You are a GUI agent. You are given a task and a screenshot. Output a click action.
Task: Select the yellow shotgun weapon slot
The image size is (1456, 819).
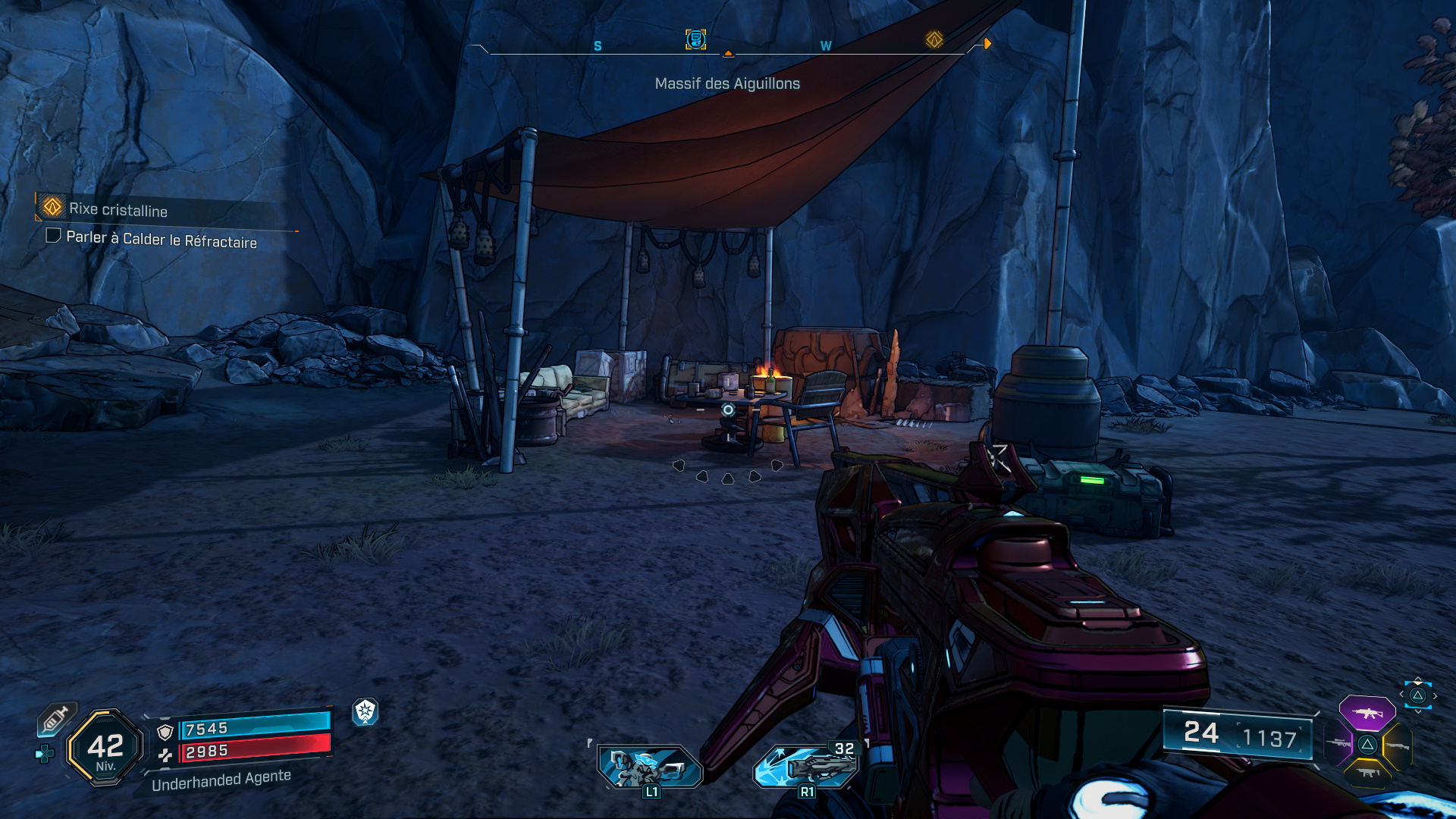pyautogui.click(x=1398, y=745)
